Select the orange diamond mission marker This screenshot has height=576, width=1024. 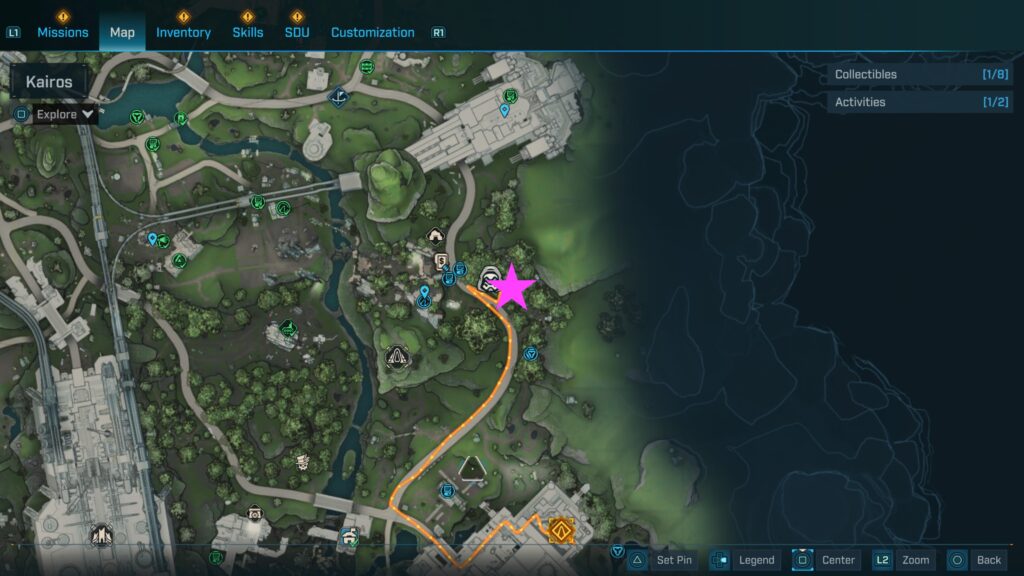click(x=562, y=529)
